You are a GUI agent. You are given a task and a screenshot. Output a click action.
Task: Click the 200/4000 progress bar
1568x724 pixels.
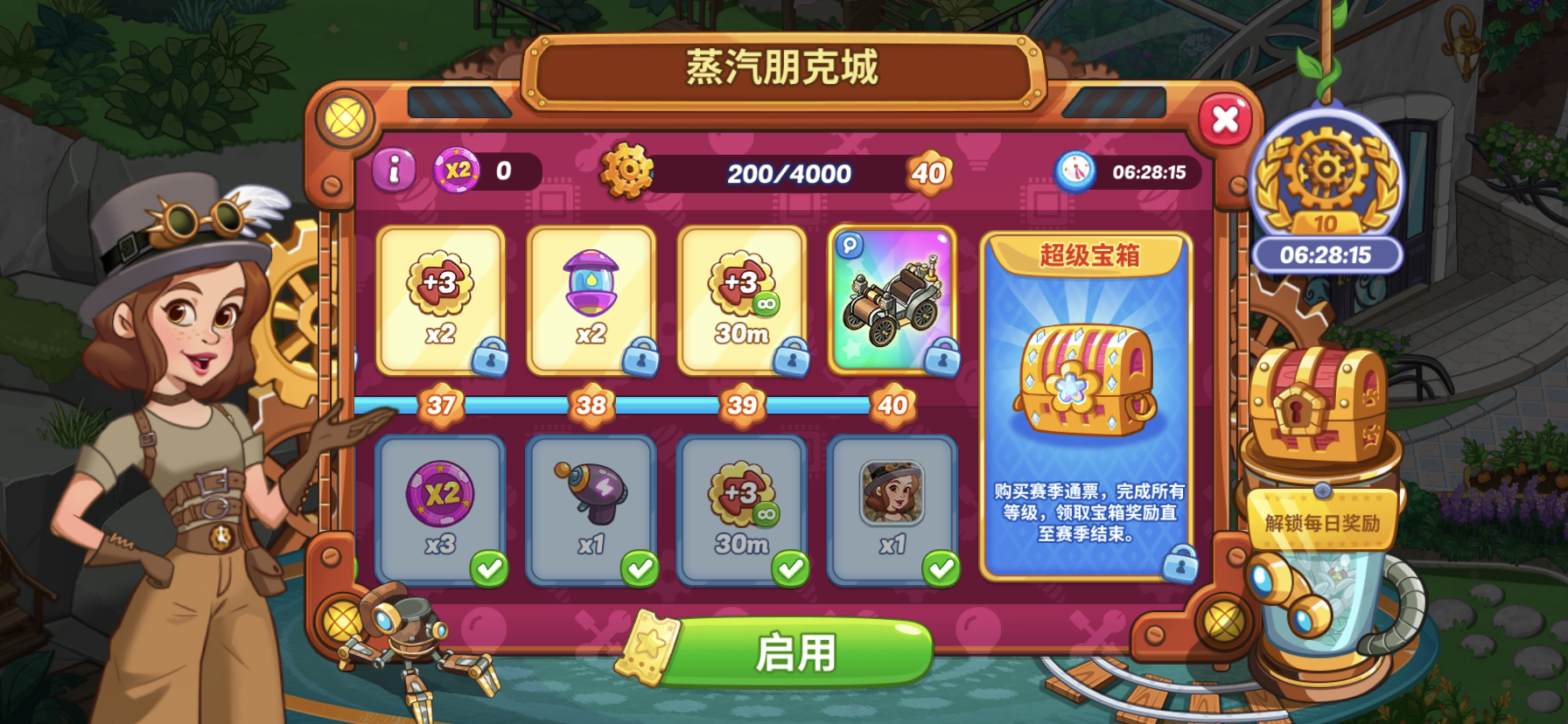tap(786, 173)
